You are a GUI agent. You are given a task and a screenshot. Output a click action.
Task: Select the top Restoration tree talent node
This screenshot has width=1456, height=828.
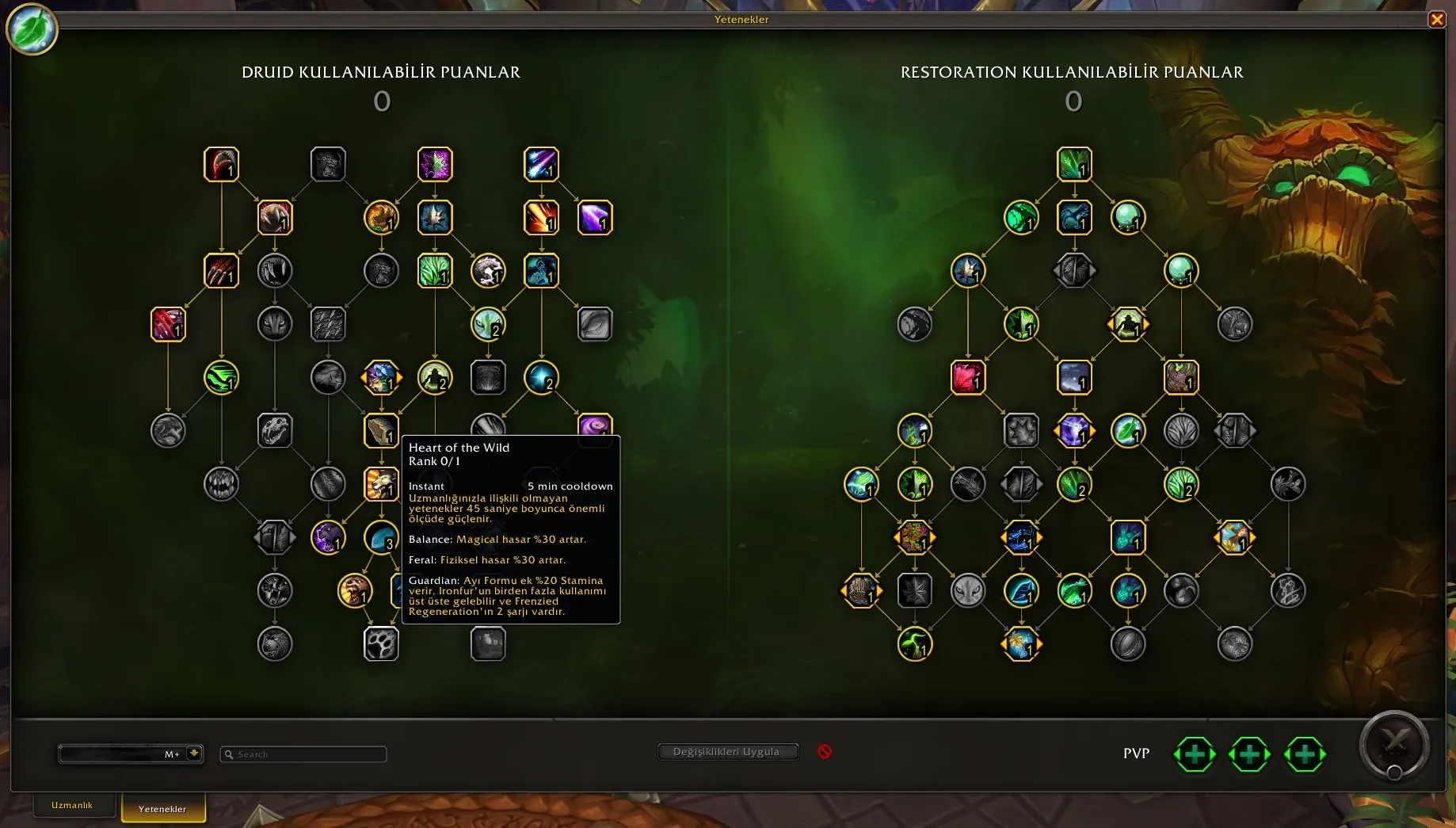click(x=1074, y=165)
